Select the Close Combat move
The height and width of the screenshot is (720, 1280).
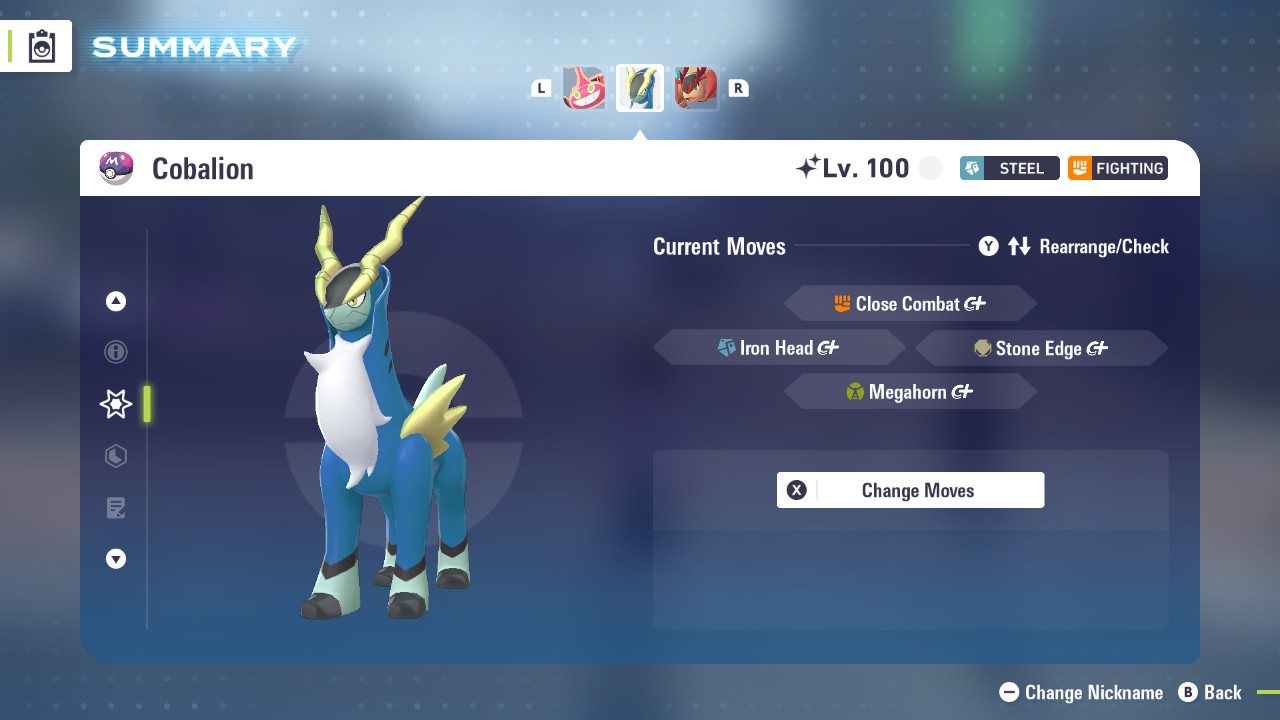[910, 304]
